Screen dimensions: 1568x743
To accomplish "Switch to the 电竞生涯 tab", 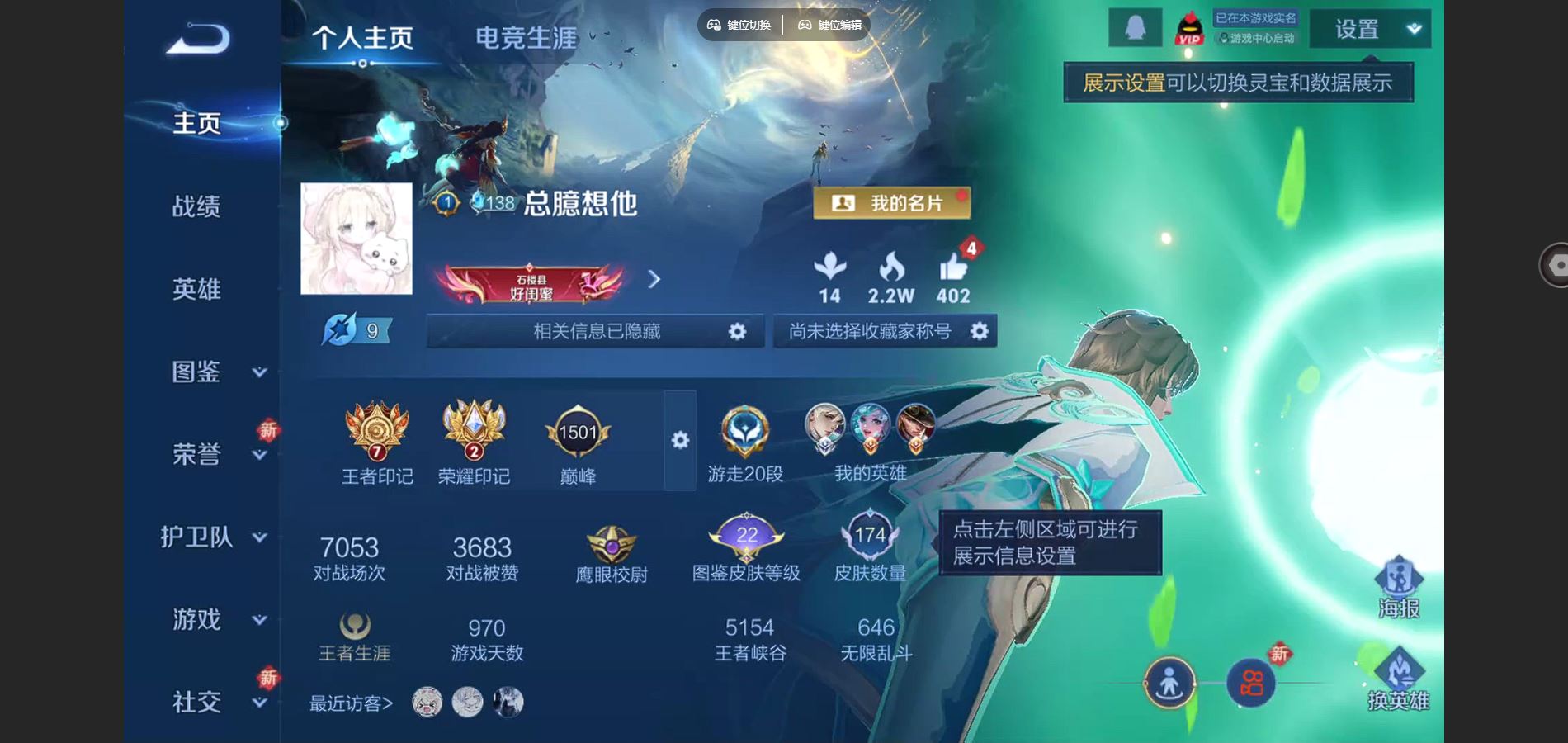I will [526, 36].
